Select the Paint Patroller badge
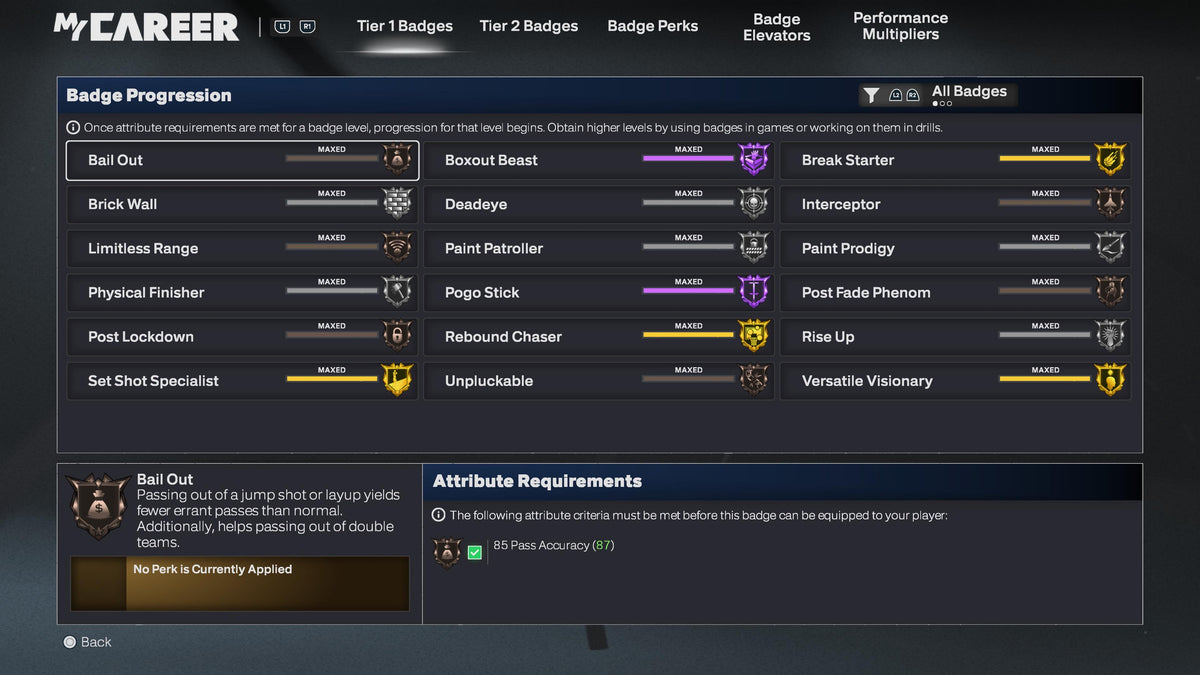1200x675 pixels. pos(598,248)
